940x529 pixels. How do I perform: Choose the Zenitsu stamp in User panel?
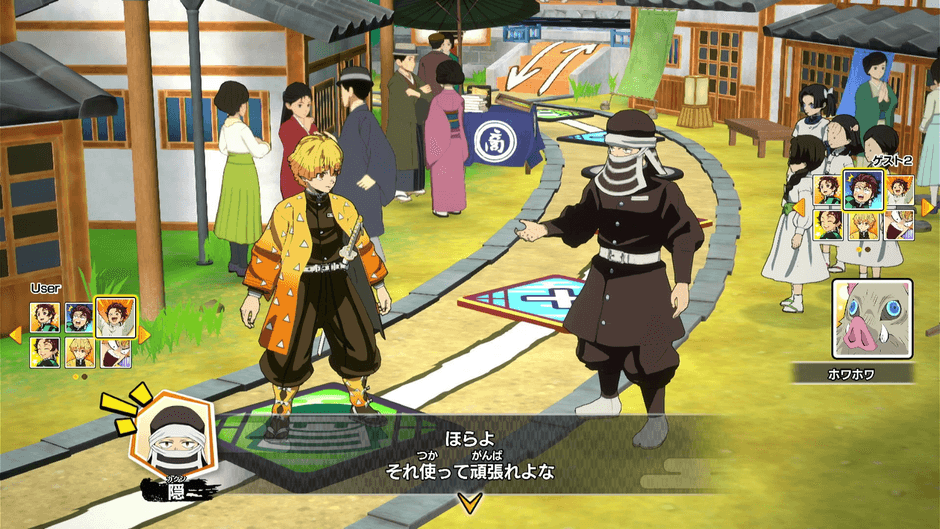pyautogui.click(x=79, y=352)
